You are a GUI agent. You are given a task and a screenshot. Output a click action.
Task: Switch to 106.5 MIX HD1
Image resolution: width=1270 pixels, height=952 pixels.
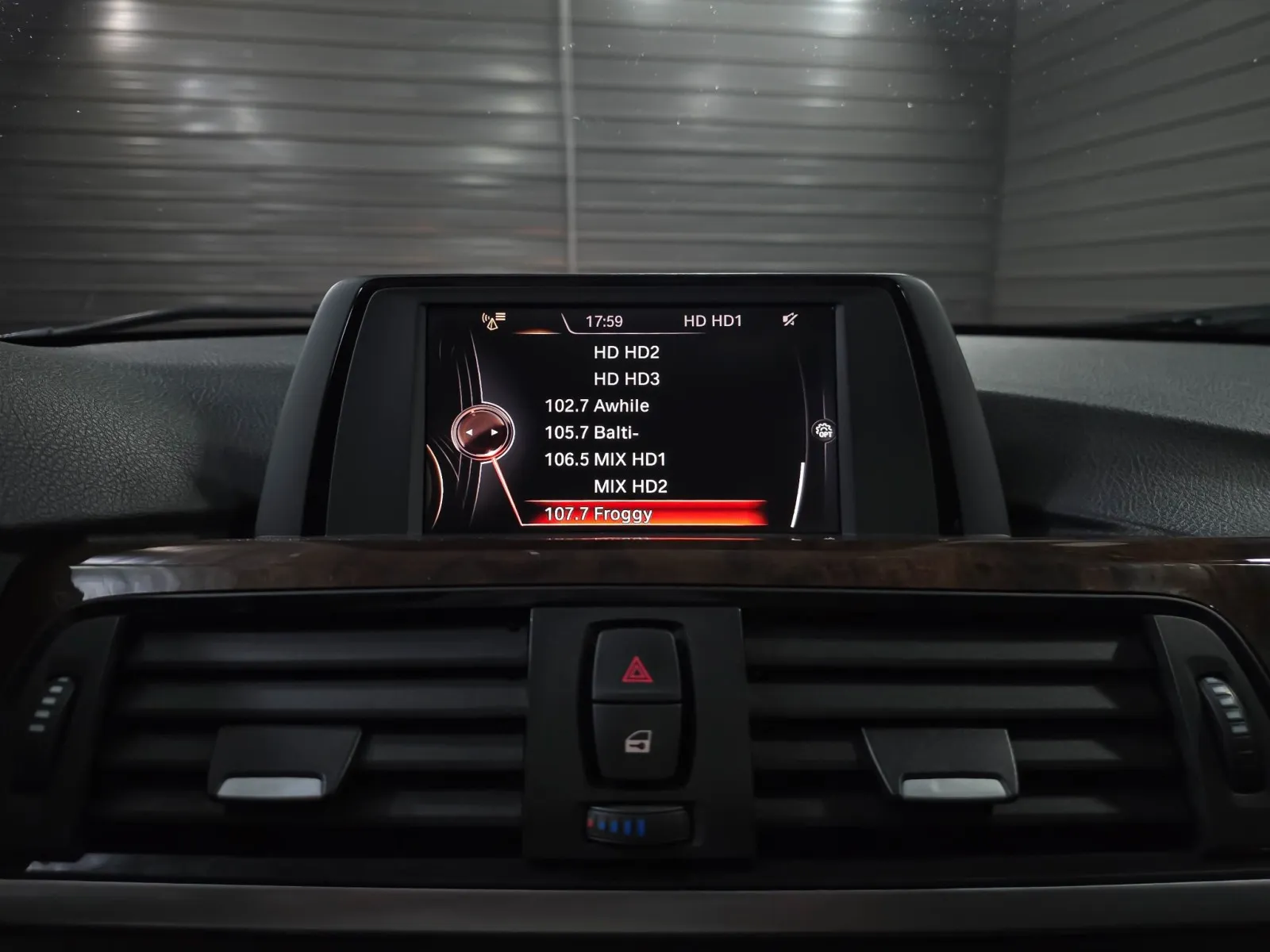(x=605, y=459)
